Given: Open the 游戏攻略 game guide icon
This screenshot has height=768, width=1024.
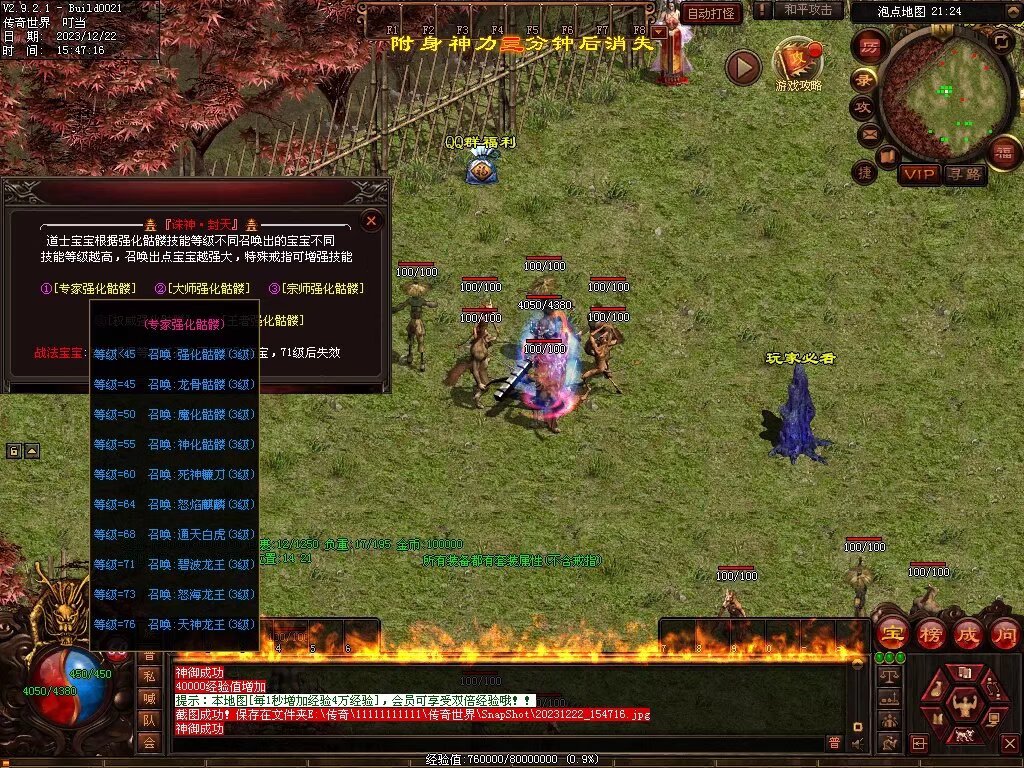Looking at the screenshot, I should (x=798, y=62).
